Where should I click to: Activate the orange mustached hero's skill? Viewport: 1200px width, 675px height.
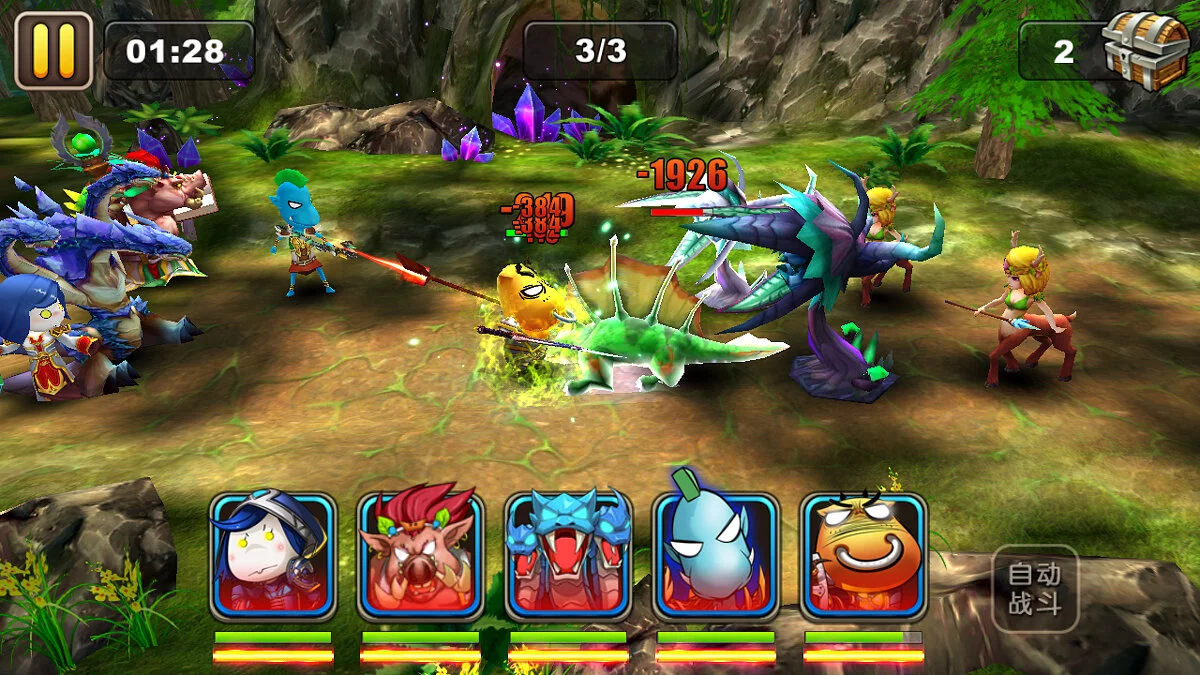(x=864, y=556)
